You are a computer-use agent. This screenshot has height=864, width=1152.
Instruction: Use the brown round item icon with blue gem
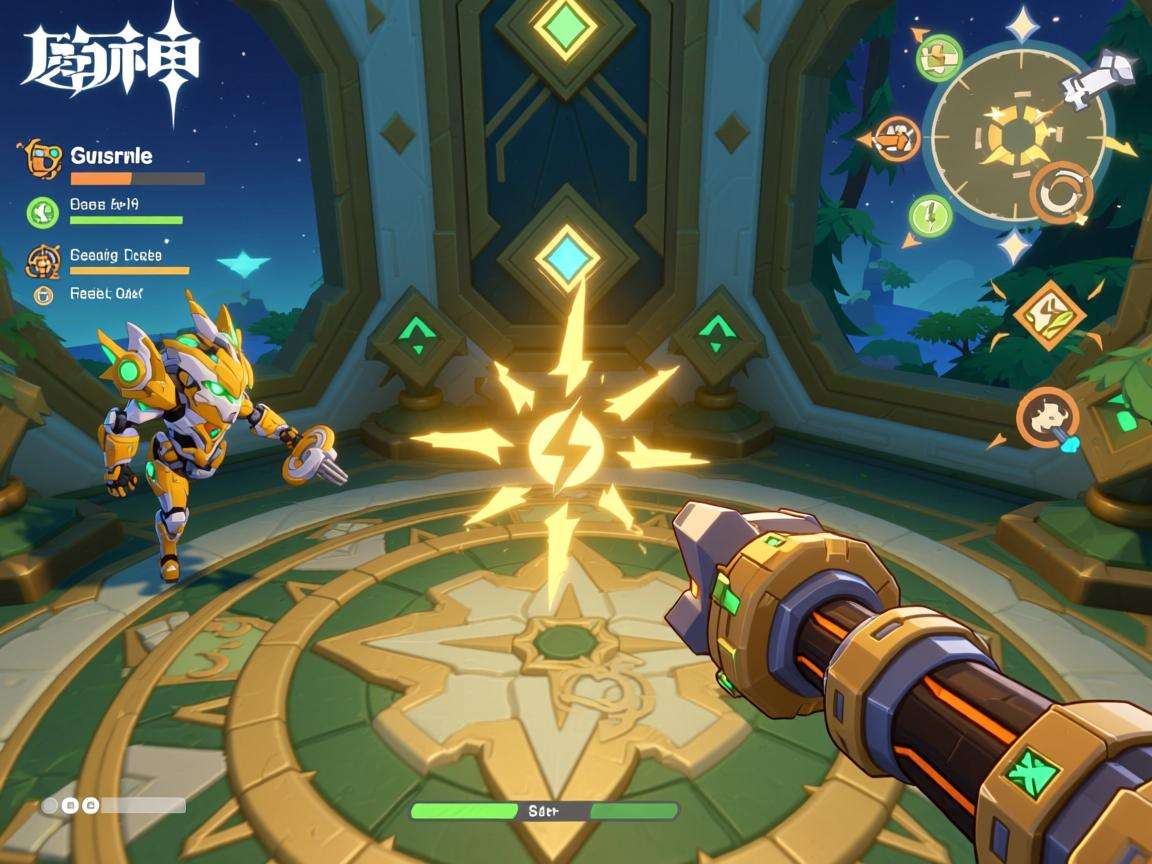coord(1048,417)
